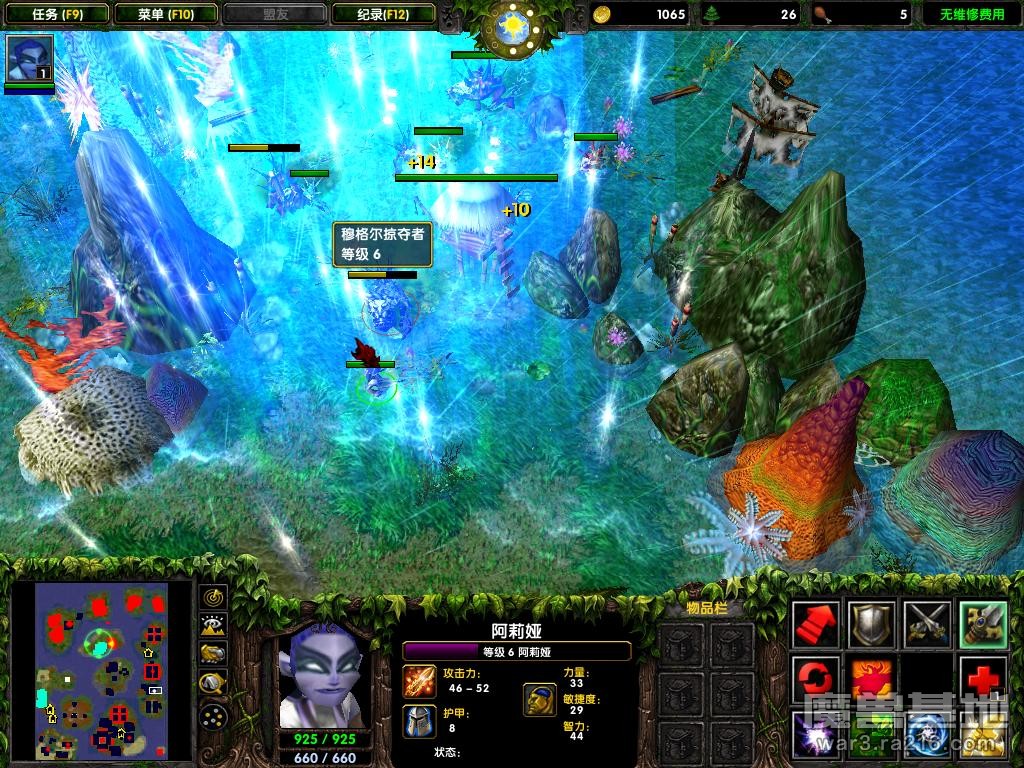Image resolution: width=1024 pixels, height=768 pixels.
Task: Open the 纪录 (F12) log
Action: pyautogui.click(x=383, y=14)
